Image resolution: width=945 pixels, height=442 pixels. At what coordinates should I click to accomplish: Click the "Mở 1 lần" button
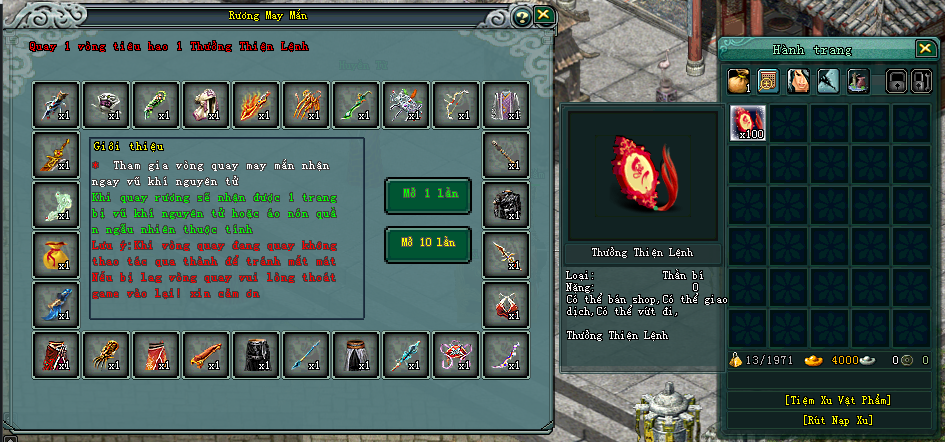pyautogui.click(x=427, y=195)
